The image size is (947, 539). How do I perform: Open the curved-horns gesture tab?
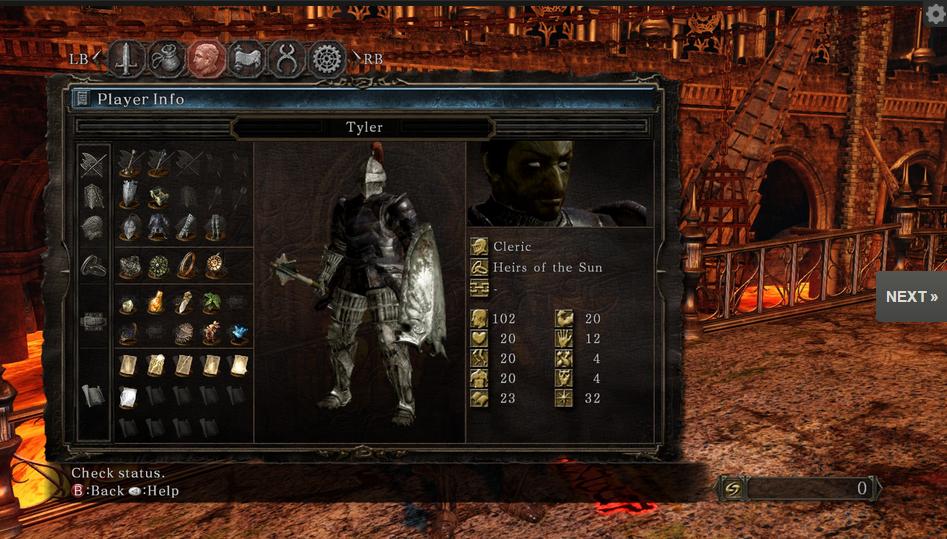click(x=287, y=59)
